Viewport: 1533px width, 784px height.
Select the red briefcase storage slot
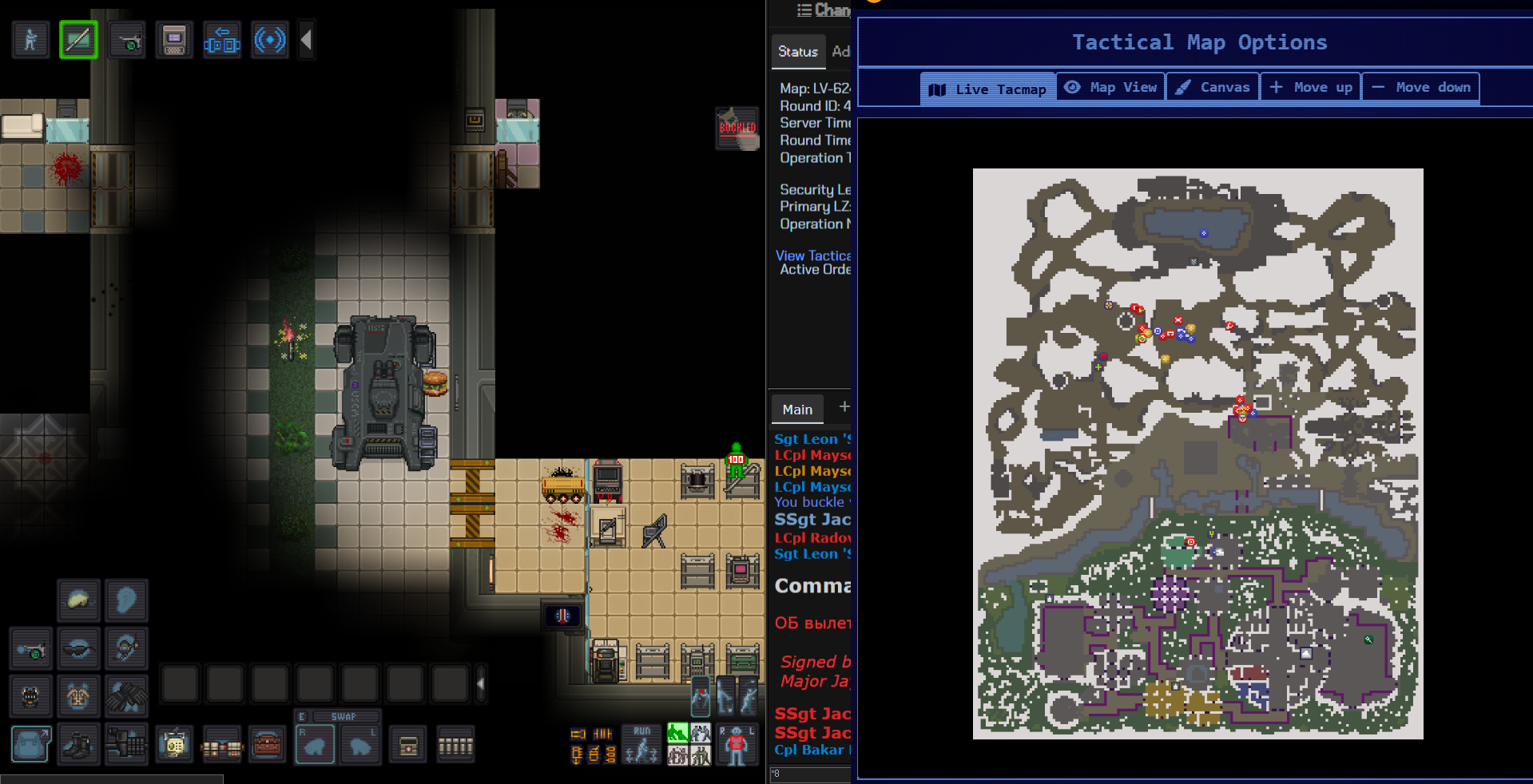tap(268, 746)
